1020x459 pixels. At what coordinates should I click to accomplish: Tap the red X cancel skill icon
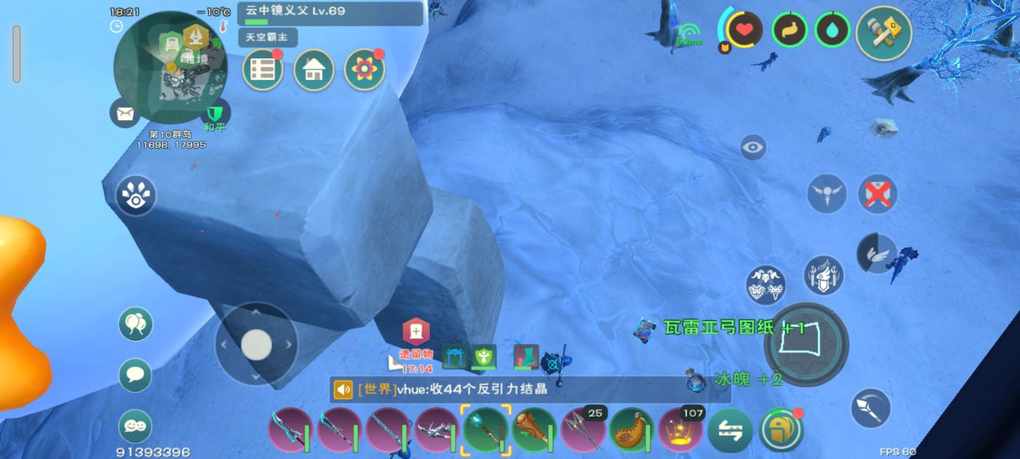878,193
